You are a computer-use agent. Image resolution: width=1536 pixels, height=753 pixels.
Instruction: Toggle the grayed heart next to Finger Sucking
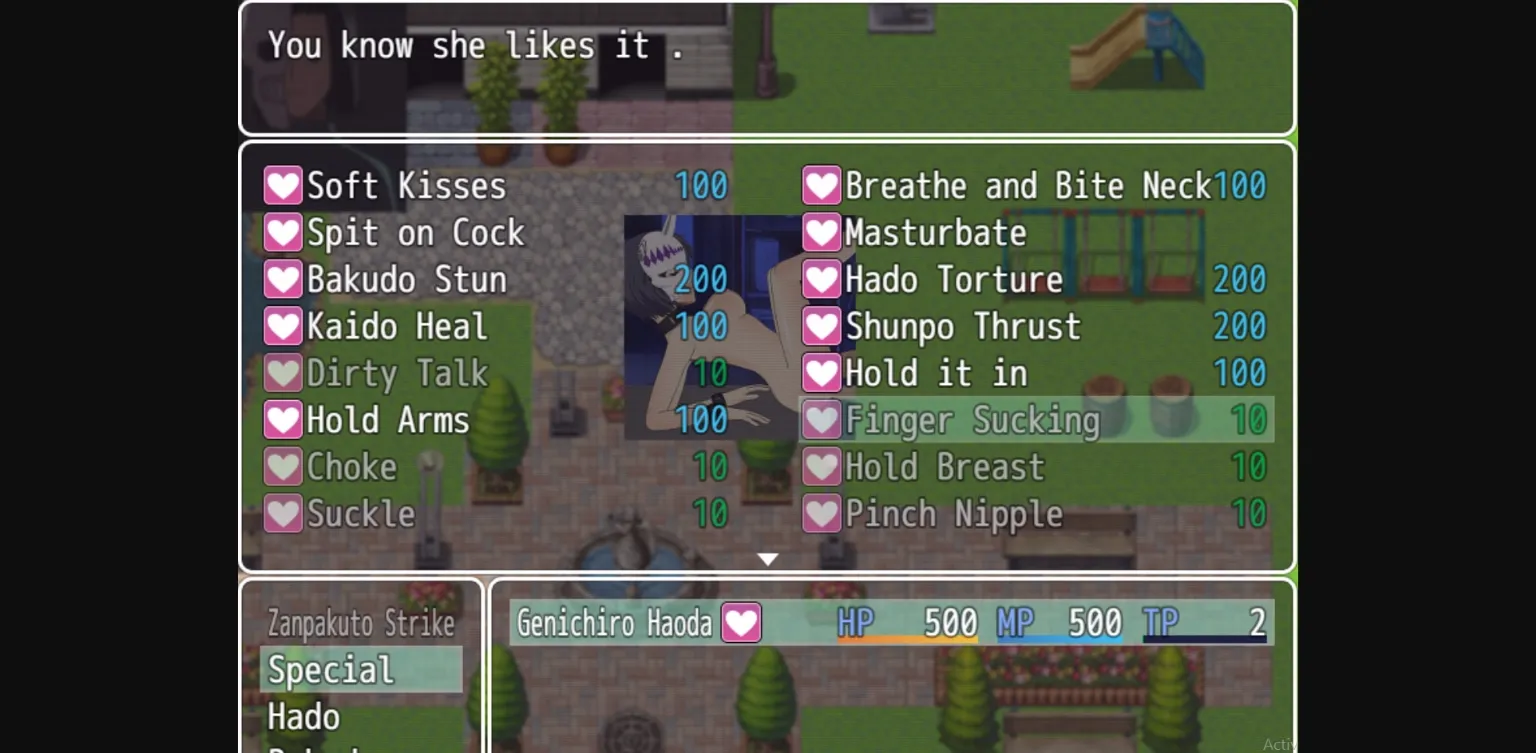pyautogui.click(x=822, y=420)
